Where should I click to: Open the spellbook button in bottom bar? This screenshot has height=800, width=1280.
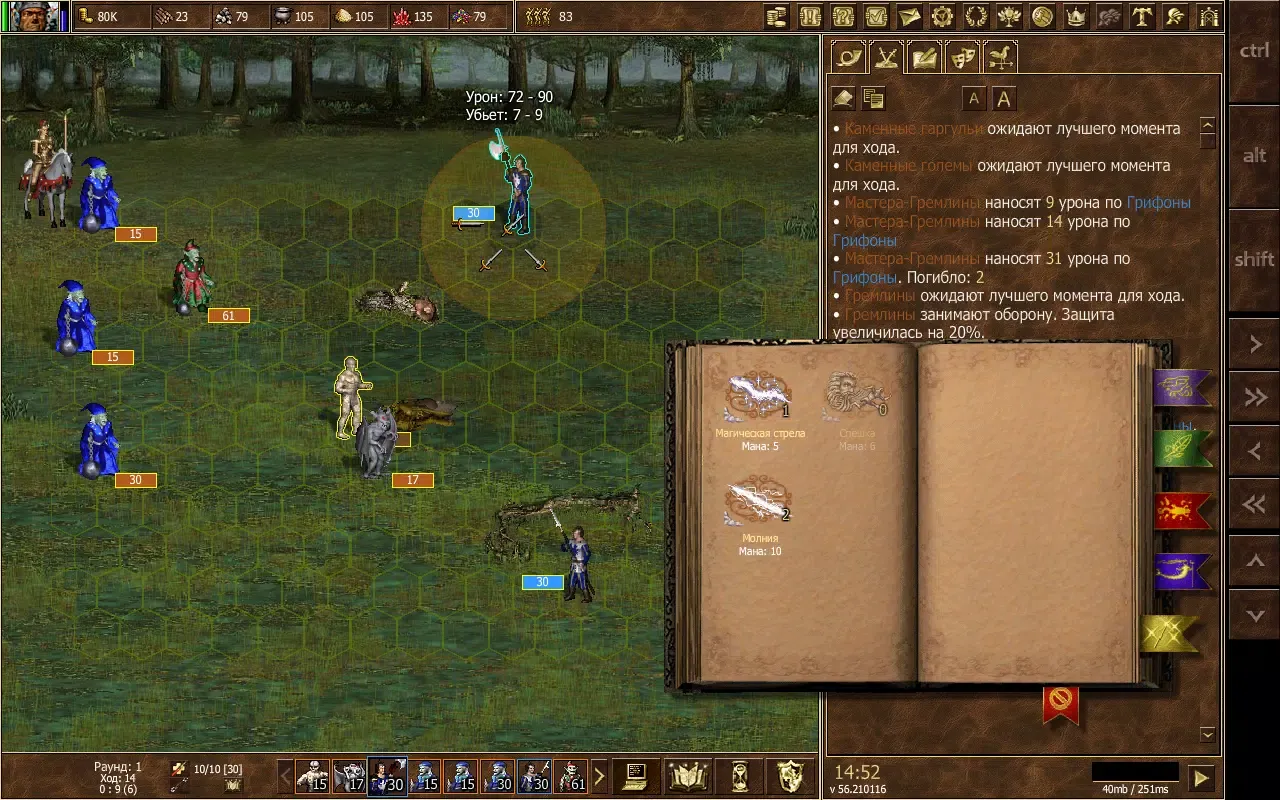[x=688, y=776]
